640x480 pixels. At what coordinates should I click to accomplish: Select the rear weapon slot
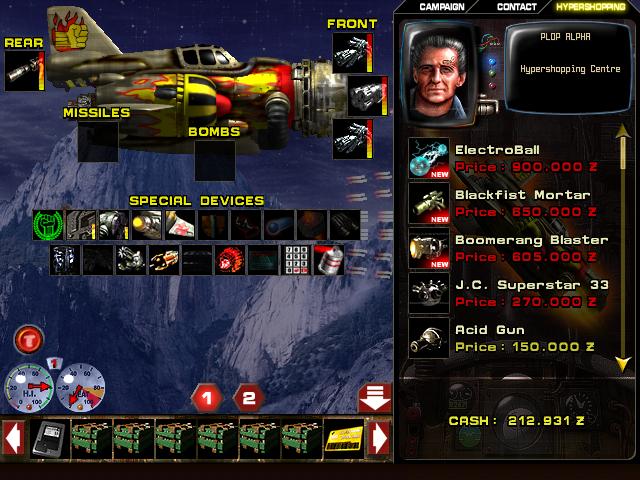(22, 71)
